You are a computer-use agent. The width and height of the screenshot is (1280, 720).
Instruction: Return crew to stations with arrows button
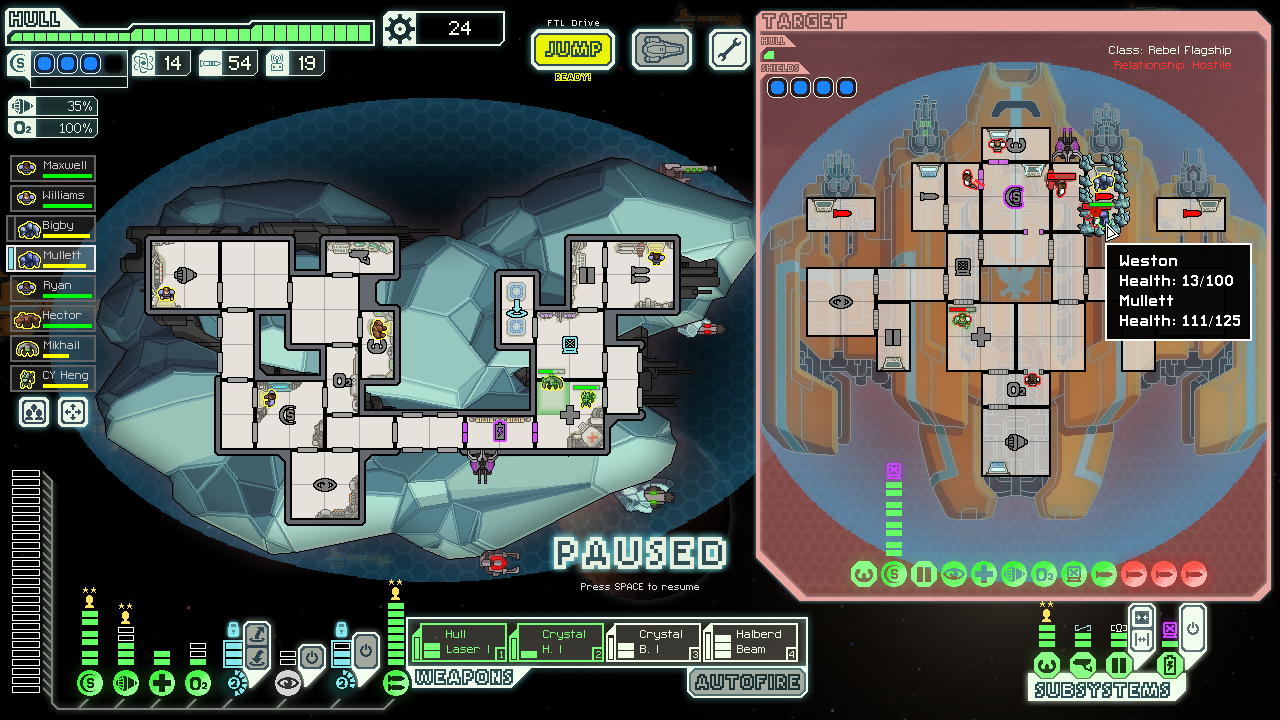pos(72,411)
